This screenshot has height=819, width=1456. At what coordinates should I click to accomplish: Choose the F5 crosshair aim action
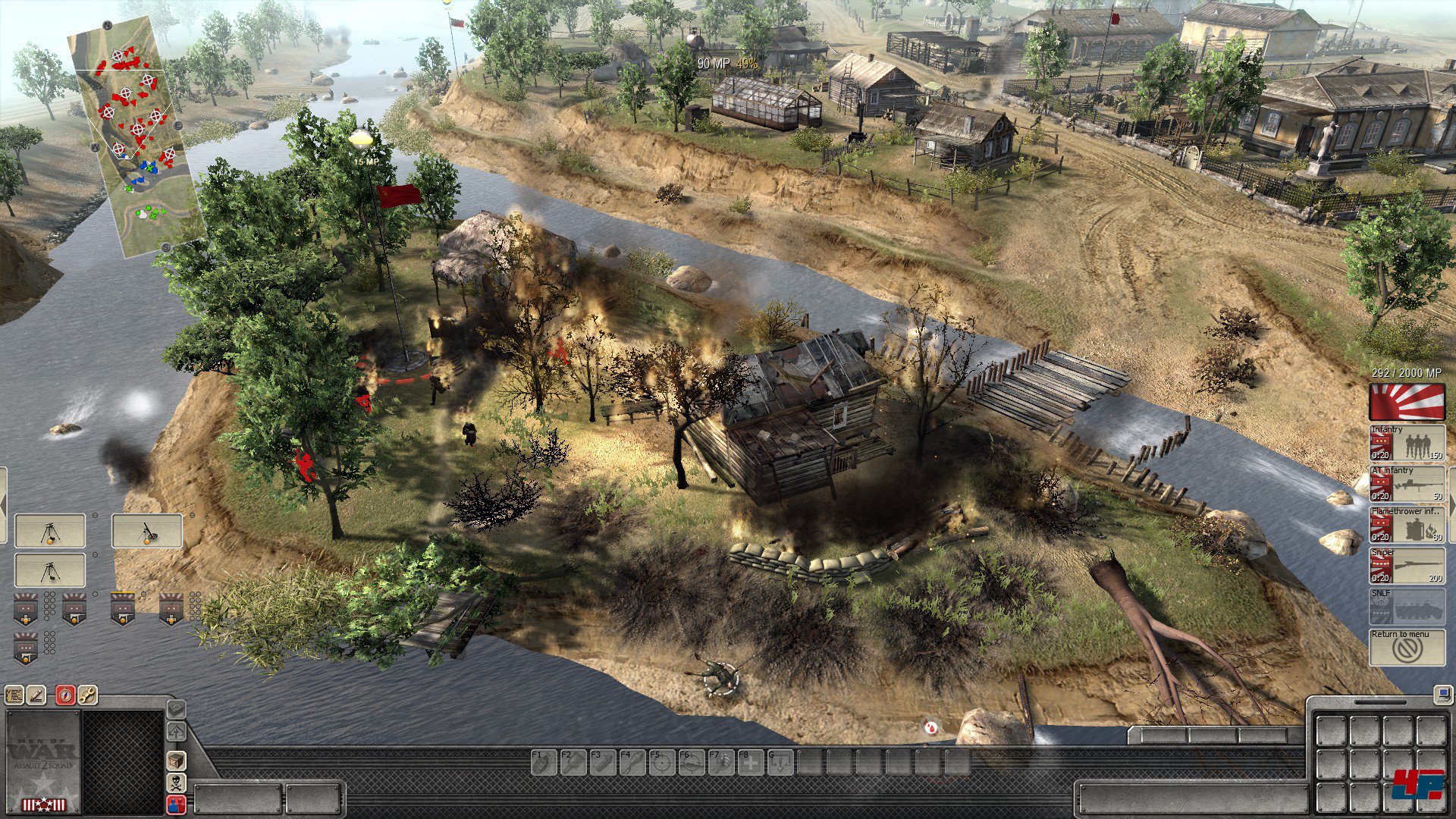click(661, 762)
